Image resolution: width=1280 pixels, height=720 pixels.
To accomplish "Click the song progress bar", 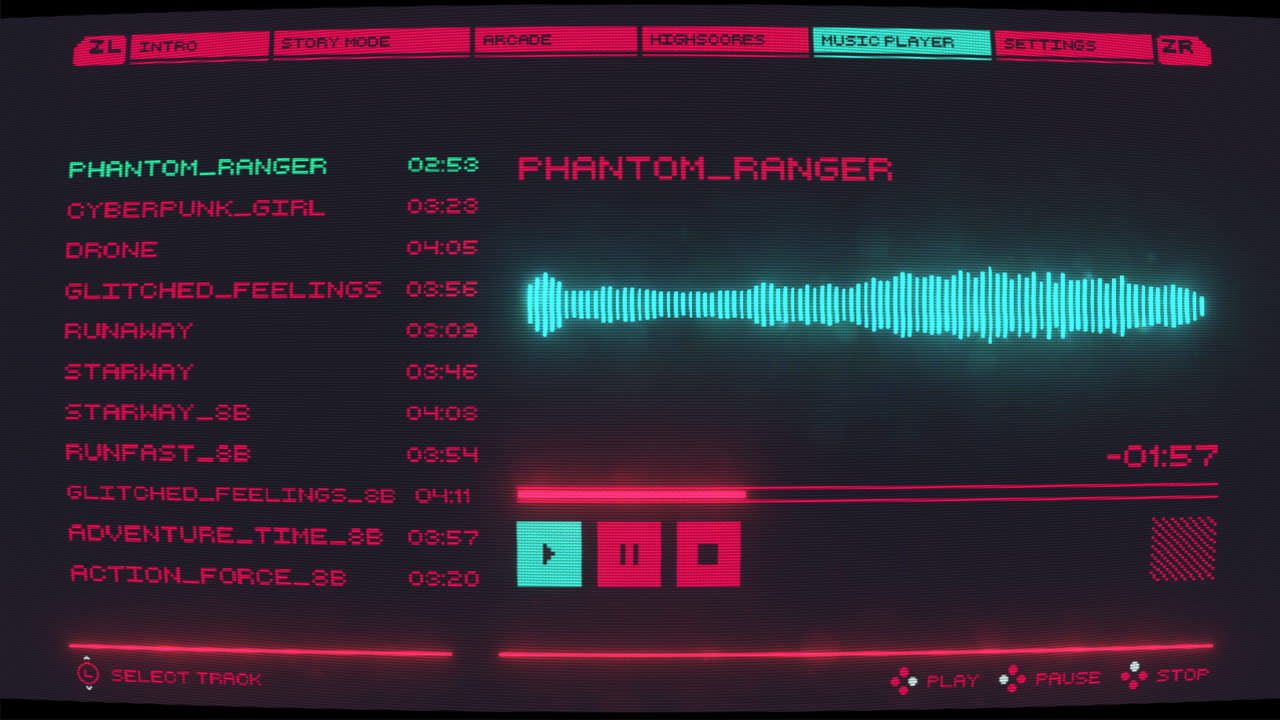I will tap(865, 494).
